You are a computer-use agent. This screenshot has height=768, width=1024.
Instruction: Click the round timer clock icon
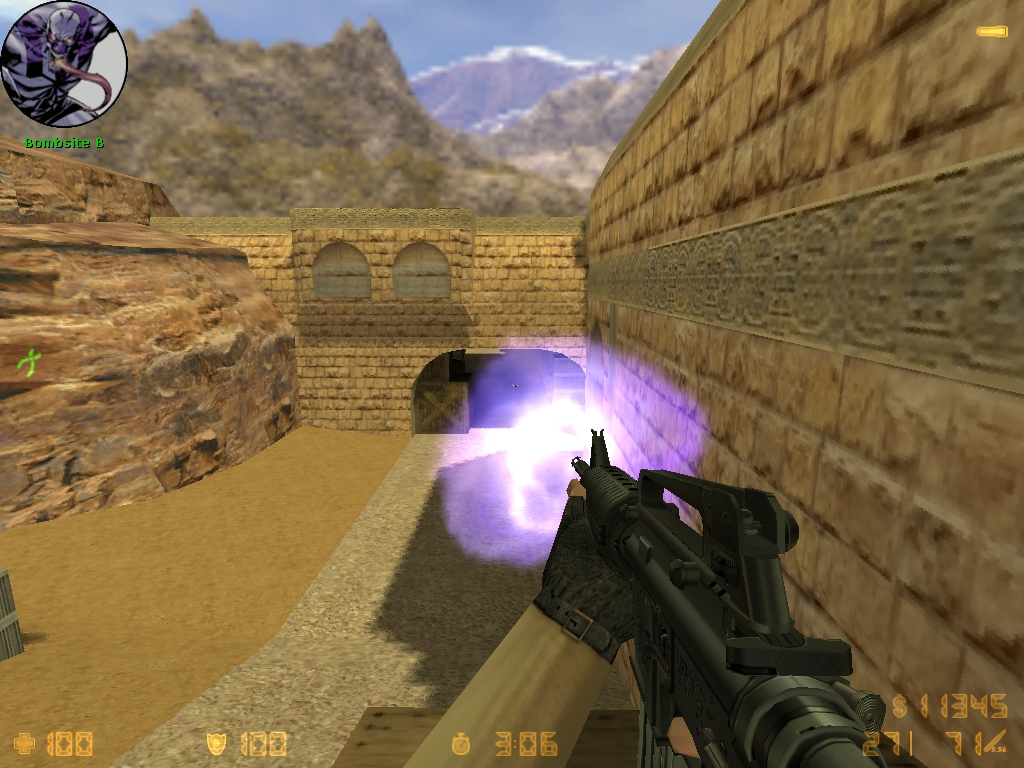[x=461, y=743]
